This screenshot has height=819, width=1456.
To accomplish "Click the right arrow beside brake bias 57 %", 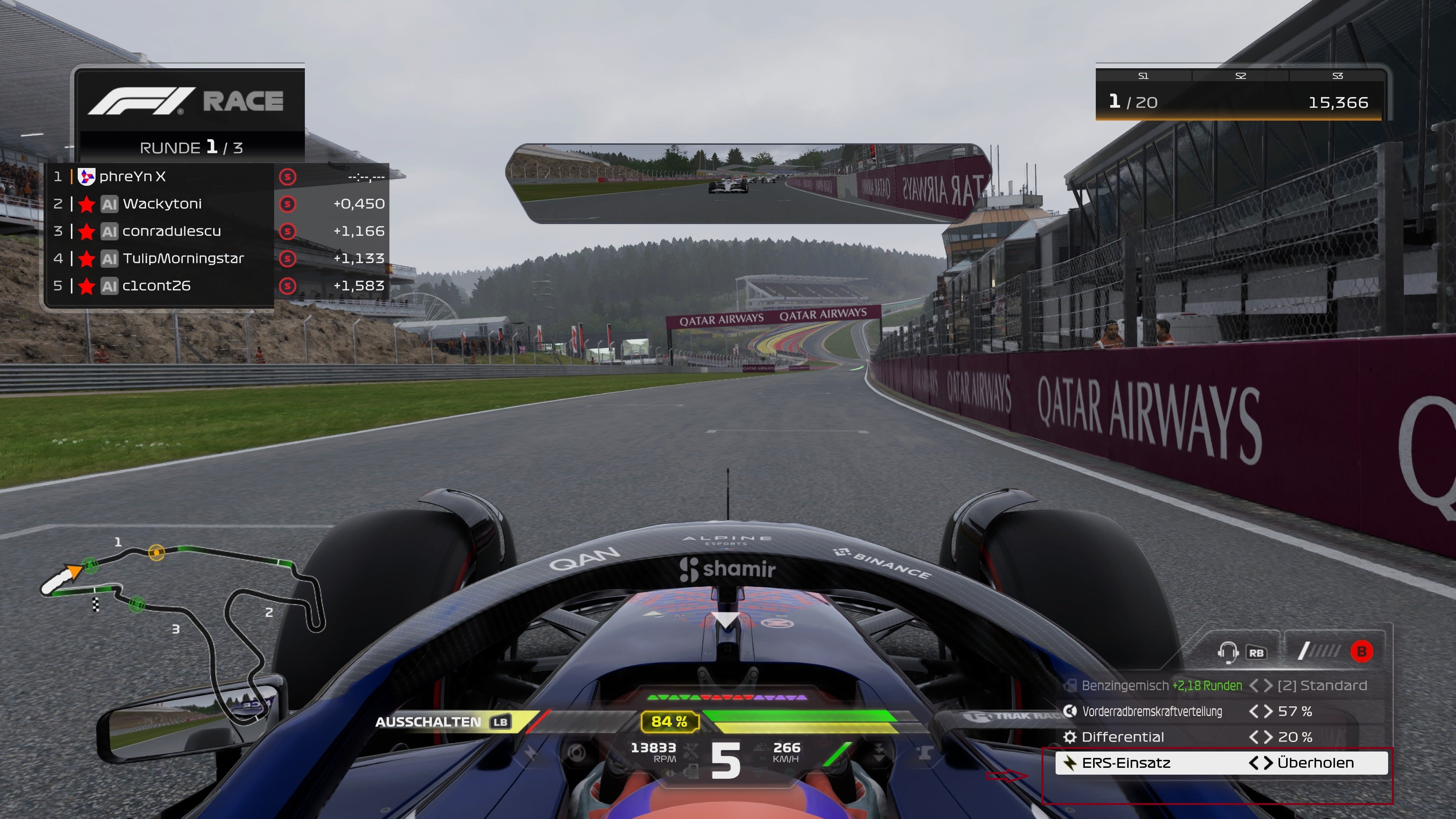I will pyautogui.click(x=1268, y=711).
